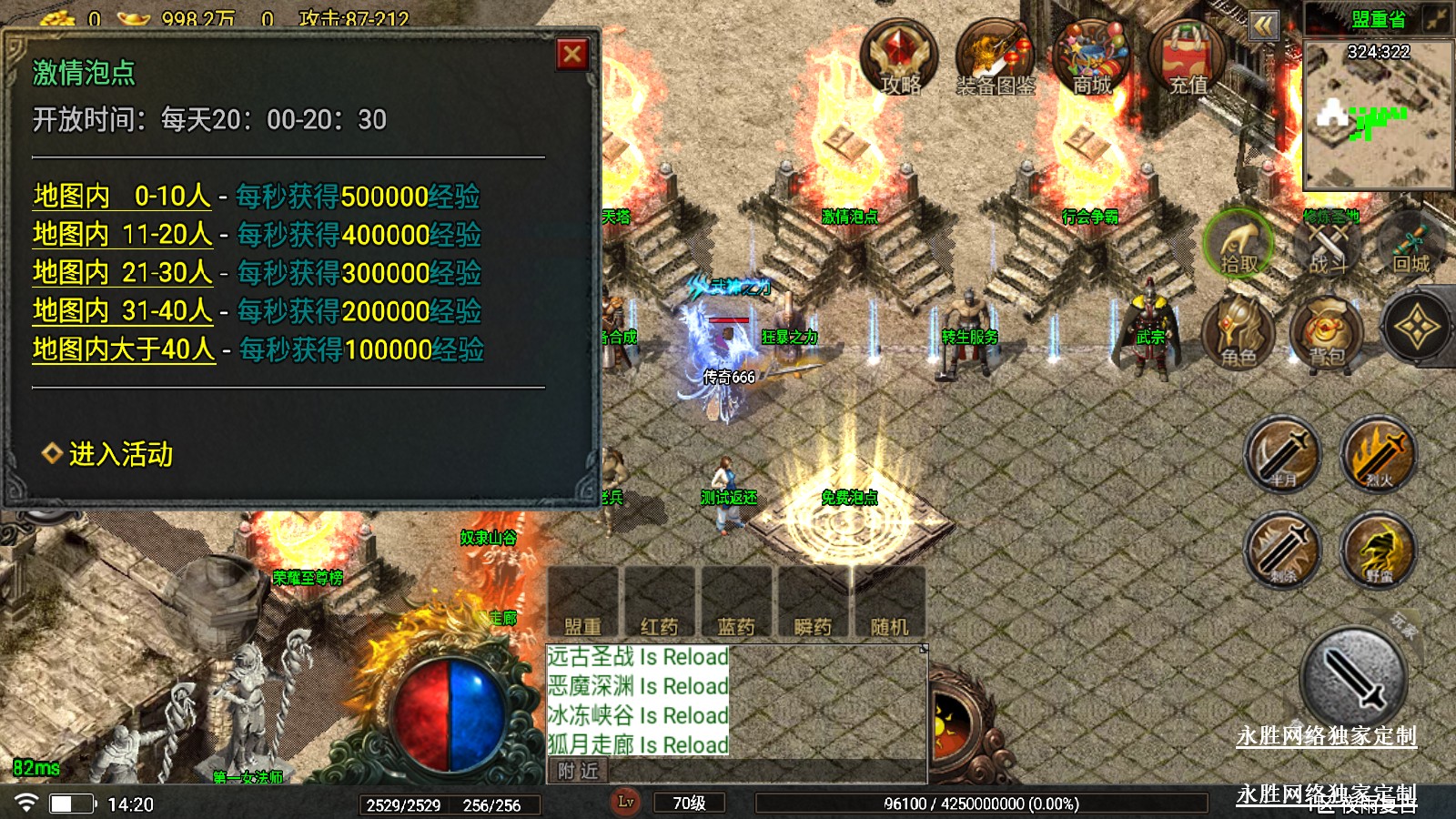Activate the 刺杀 assassinate skill

pyautogui.click(x=1282, y=551)
